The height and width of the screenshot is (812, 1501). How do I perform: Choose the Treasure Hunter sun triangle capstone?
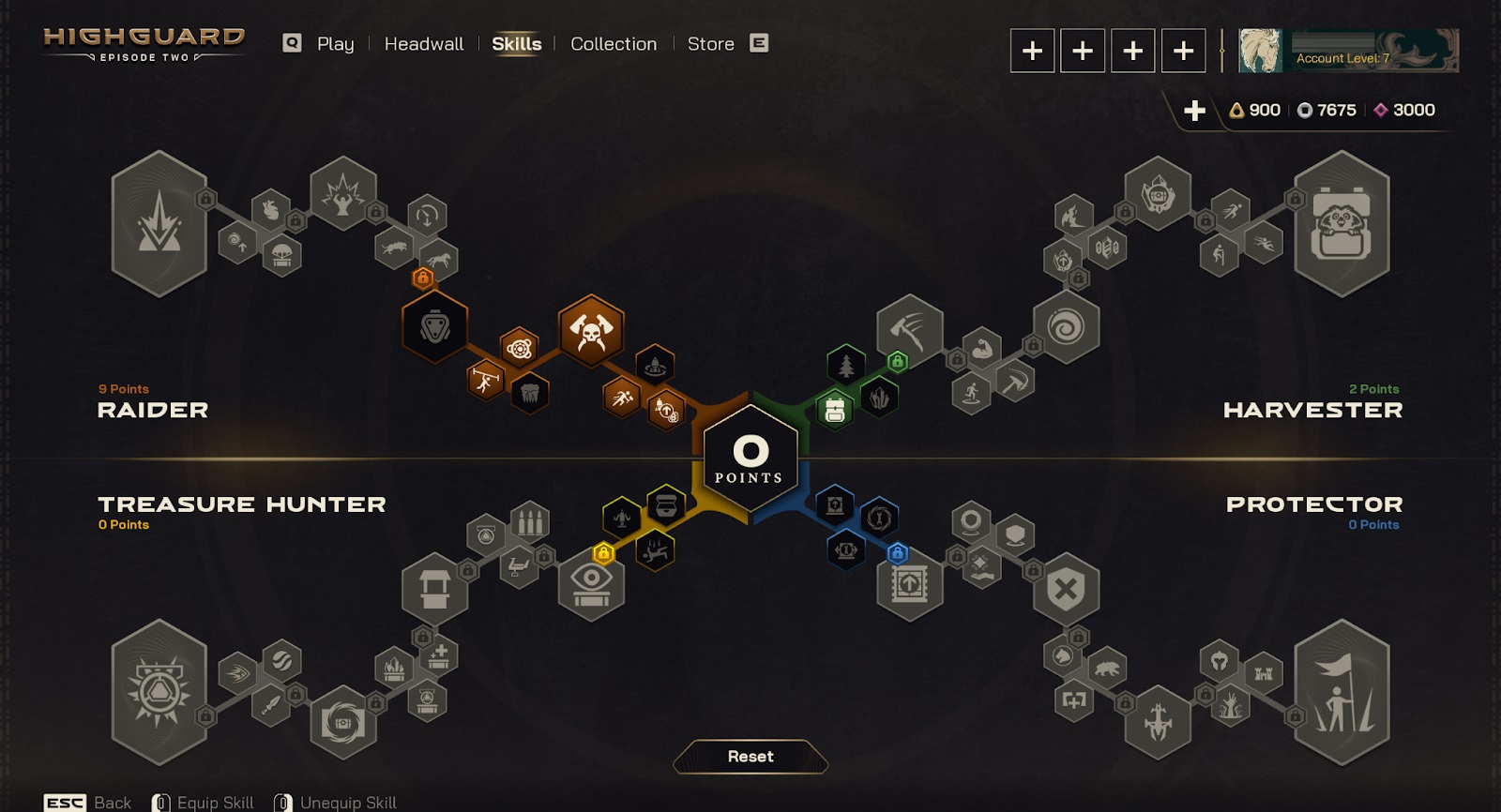pyautogui.click(x=159, y=694)
